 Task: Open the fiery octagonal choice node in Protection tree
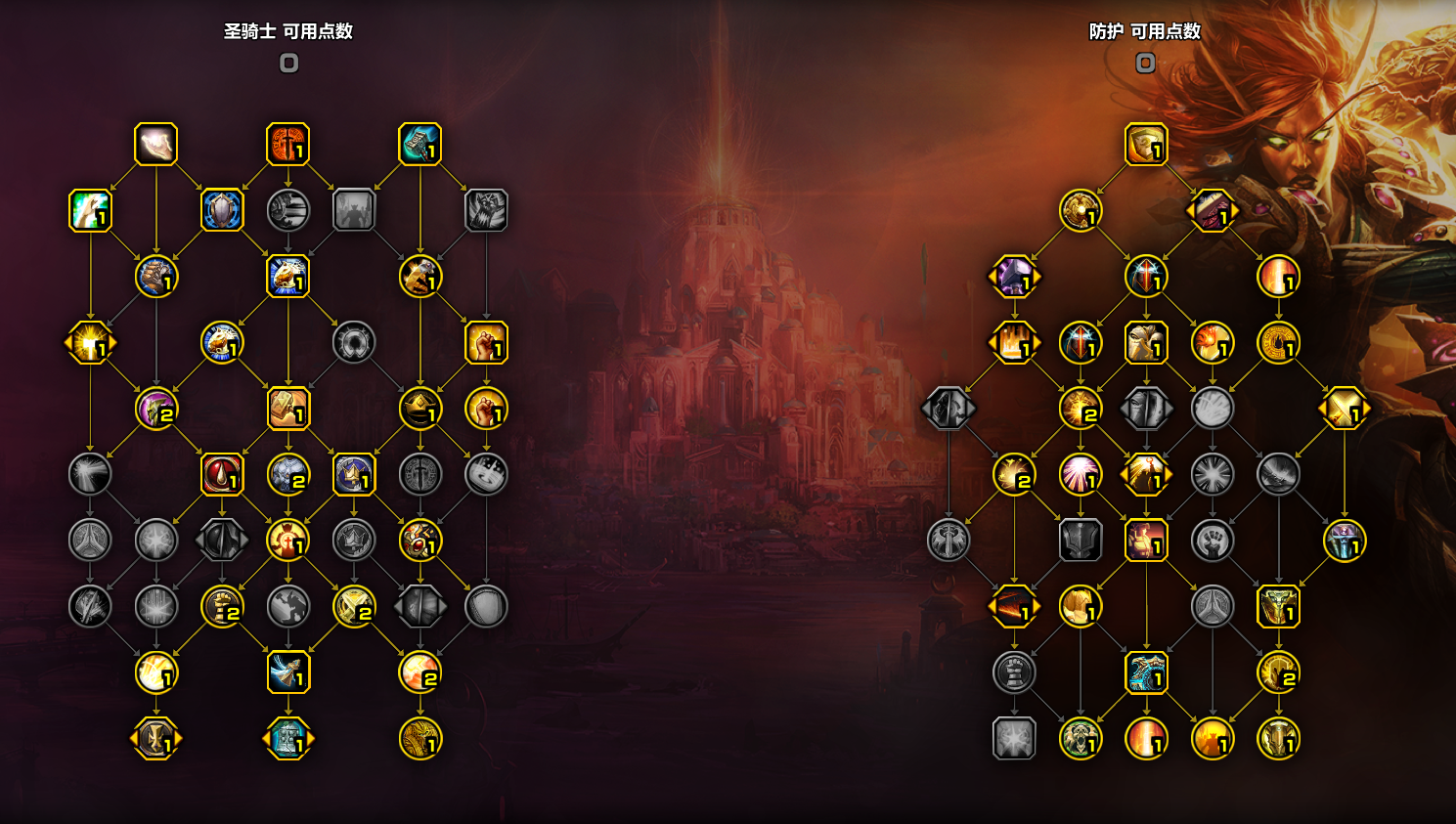(x=1013, y=343)
